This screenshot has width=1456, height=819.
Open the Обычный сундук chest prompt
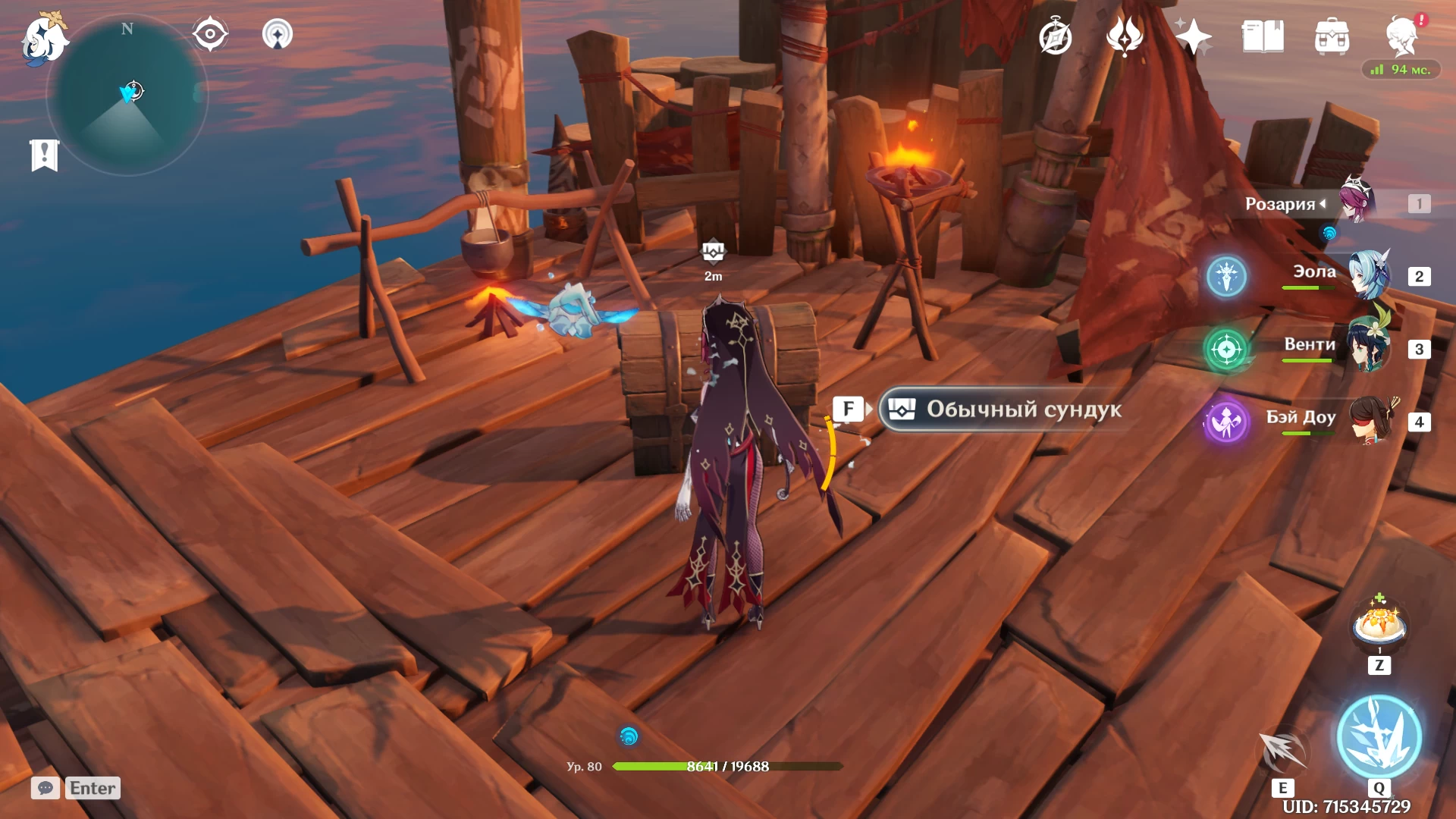point(1009,409)
